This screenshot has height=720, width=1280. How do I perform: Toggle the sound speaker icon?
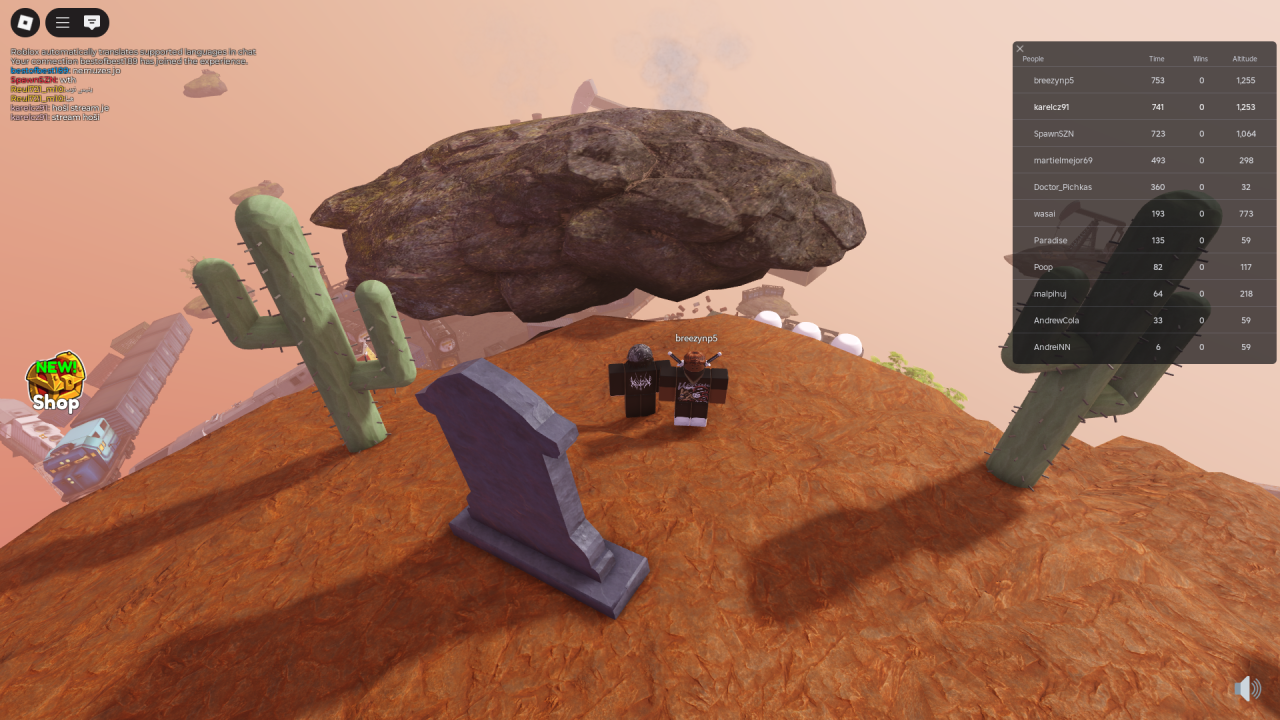(1245, 688)
